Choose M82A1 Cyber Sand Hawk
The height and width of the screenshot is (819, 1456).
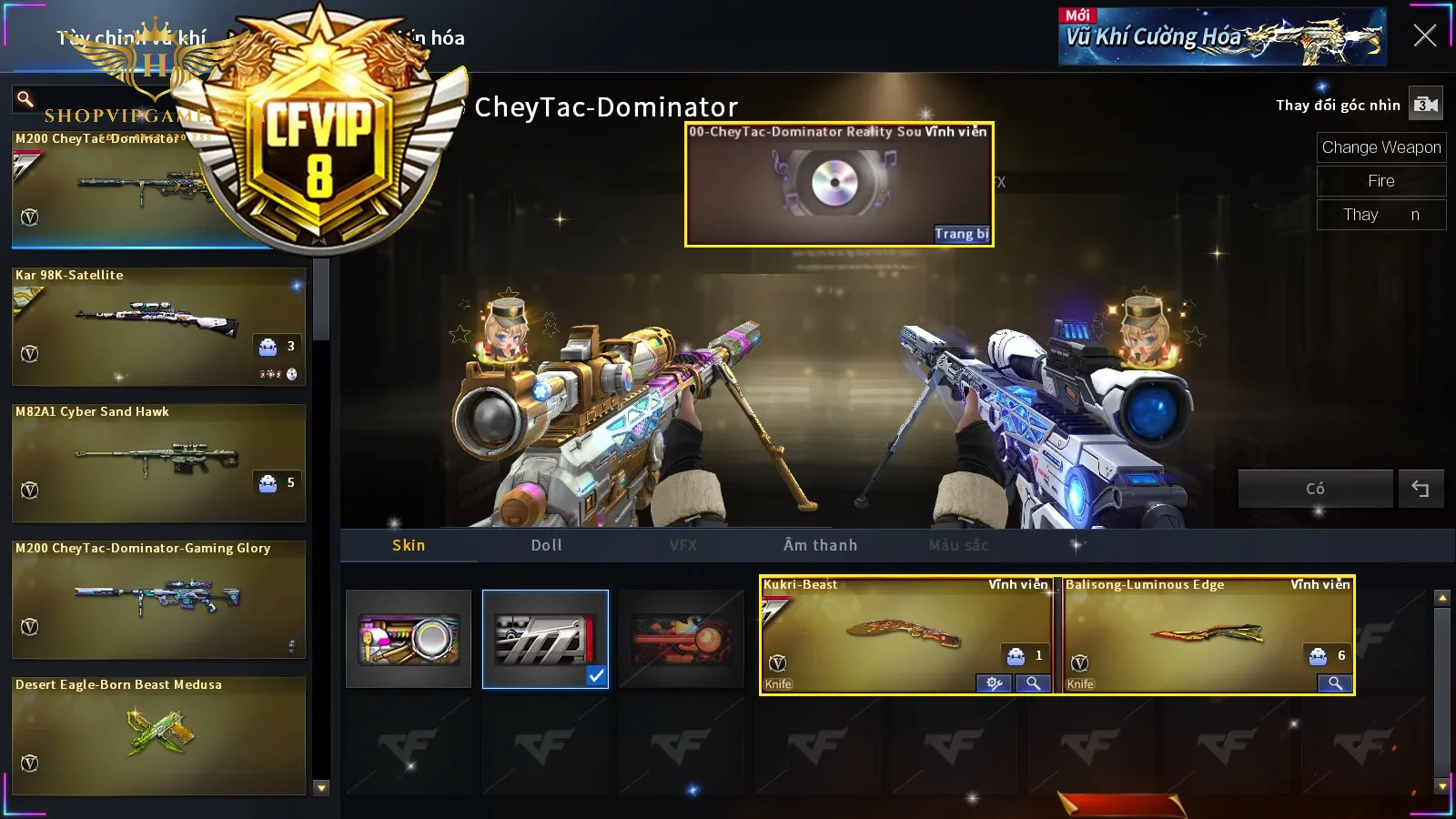pyautogui.click(x=158, y=462)
